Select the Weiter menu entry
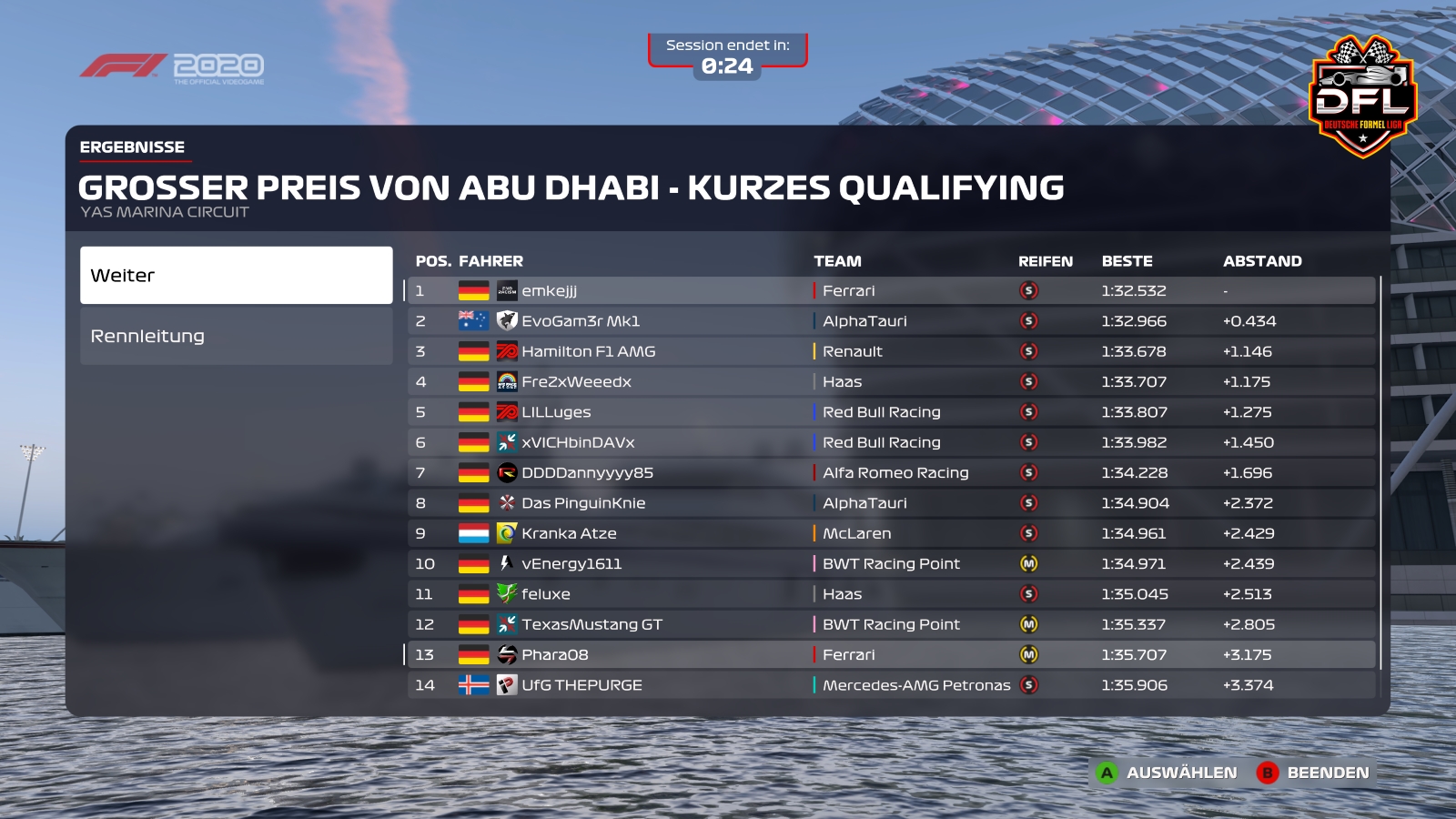The image size is (1456, 819). click(236, 275)
